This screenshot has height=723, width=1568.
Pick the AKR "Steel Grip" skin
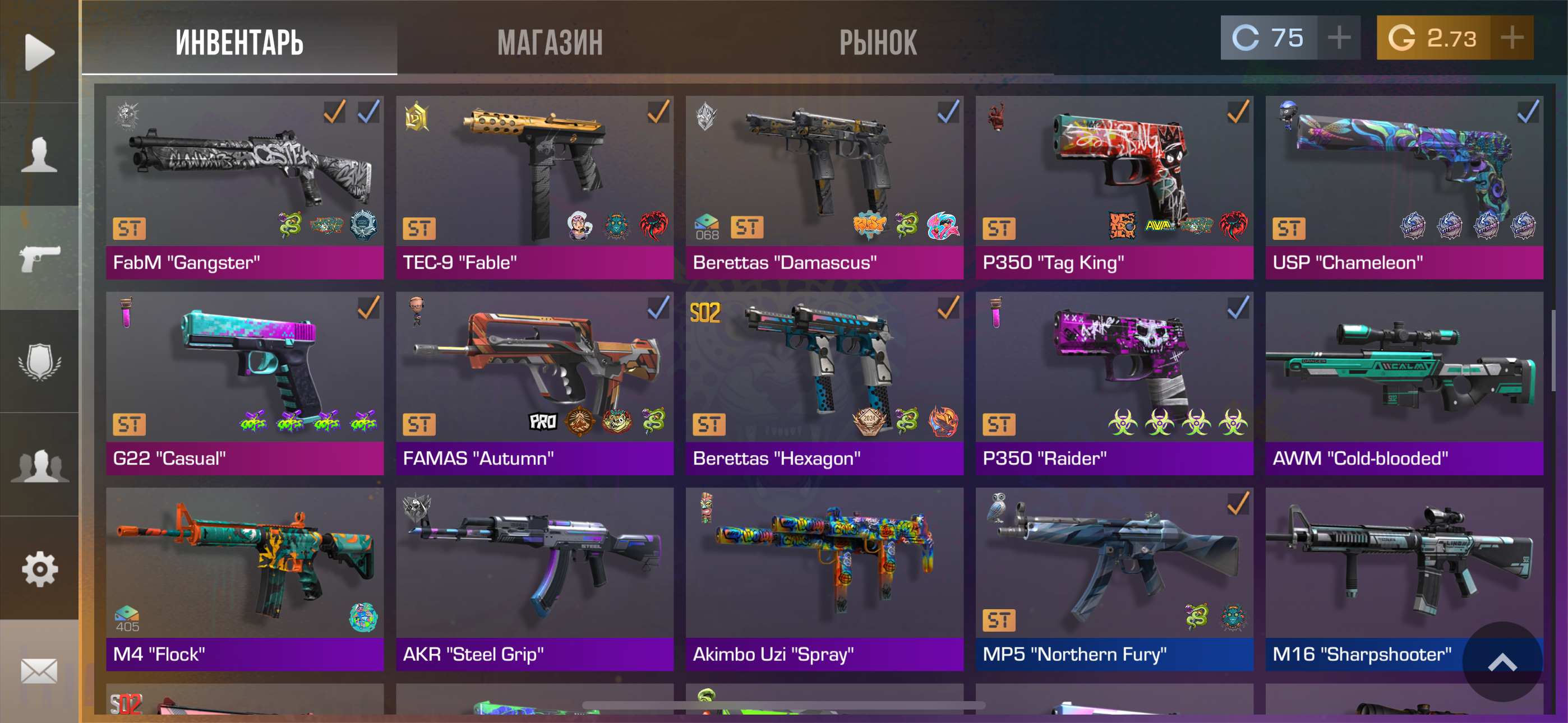(x=534, y=579)
